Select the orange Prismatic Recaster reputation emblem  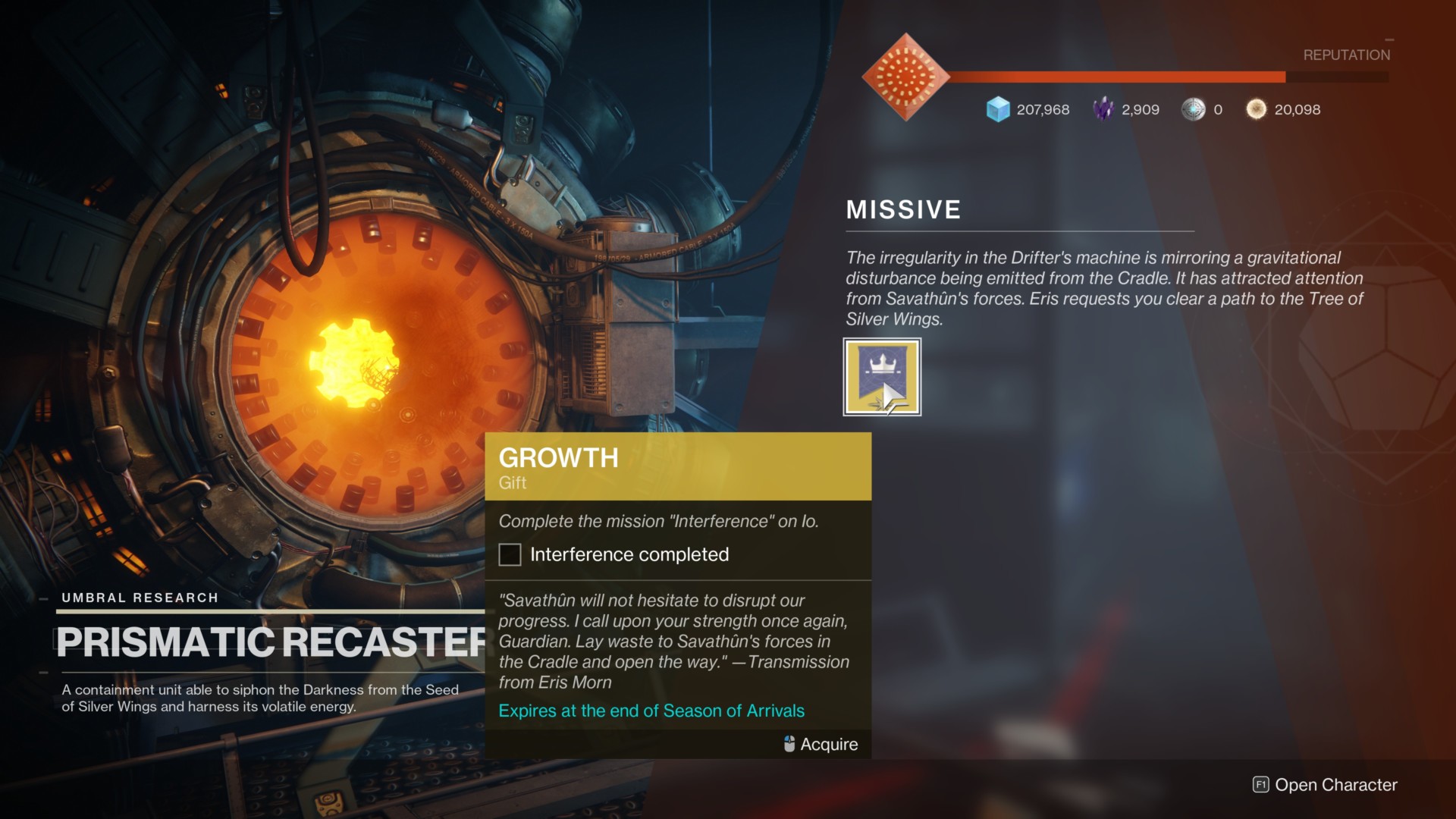tap(905, 77)
